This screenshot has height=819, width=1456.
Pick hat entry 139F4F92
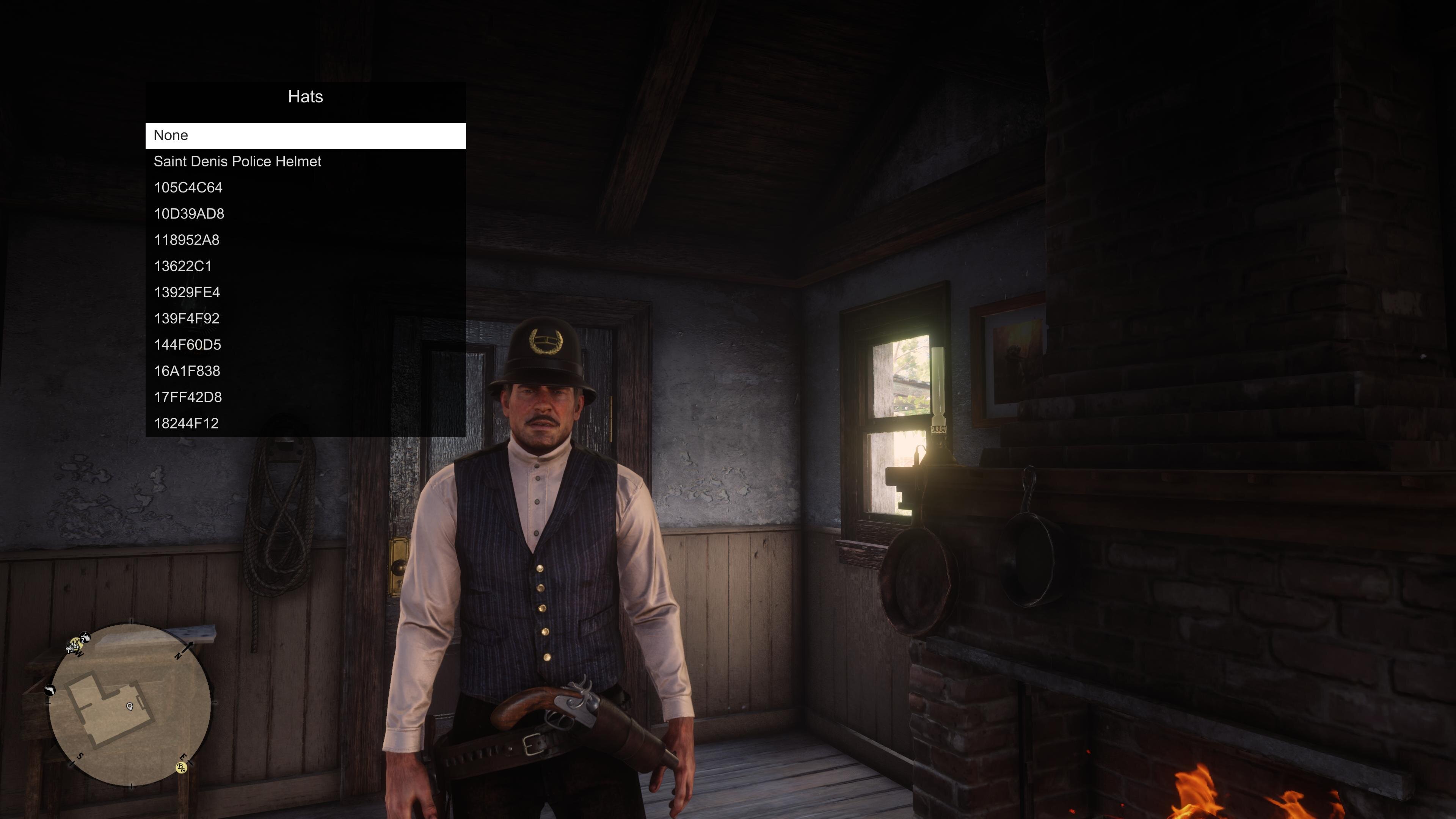(305, 319)
